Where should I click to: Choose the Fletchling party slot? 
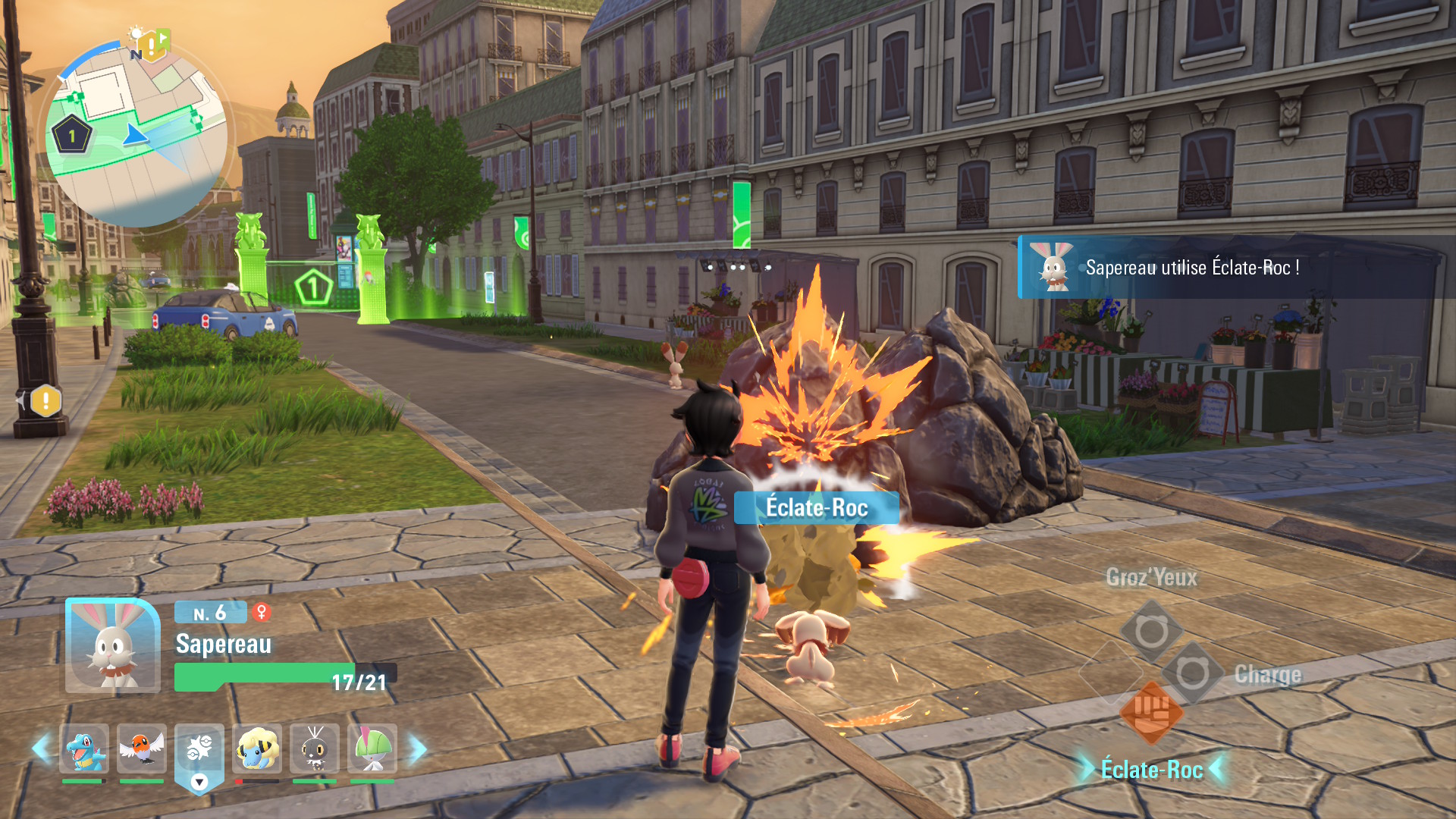coord(142,749)
